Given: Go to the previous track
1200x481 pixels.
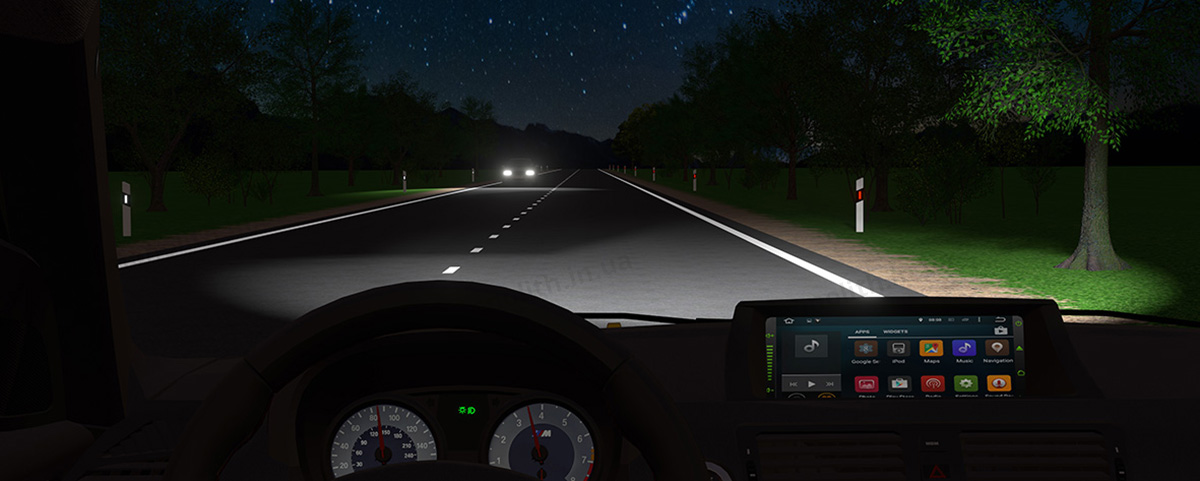Looking at the screenshot, I should (793, 383).
